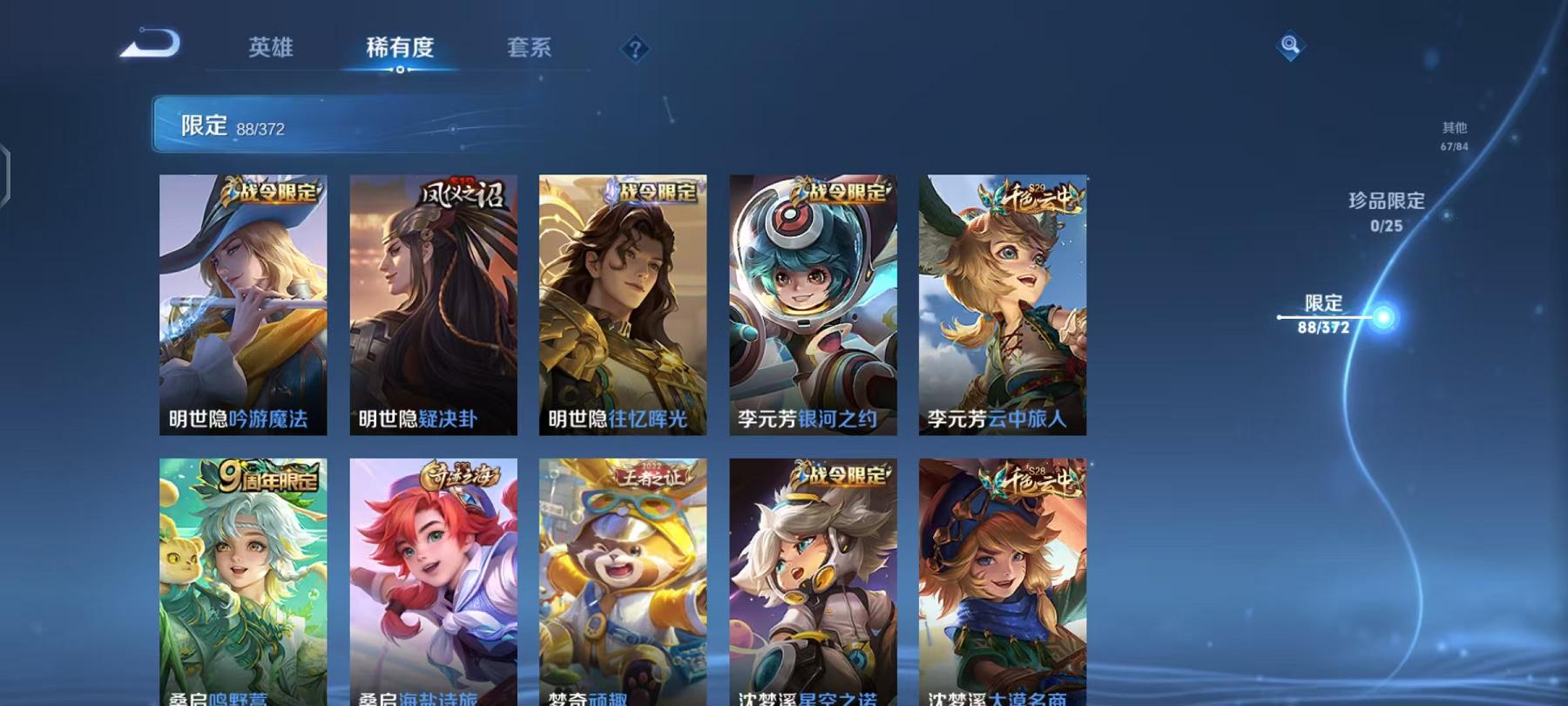1568x706 pixels.
Task: Click the question mark help icon
Action: click(x=635, y=50)
